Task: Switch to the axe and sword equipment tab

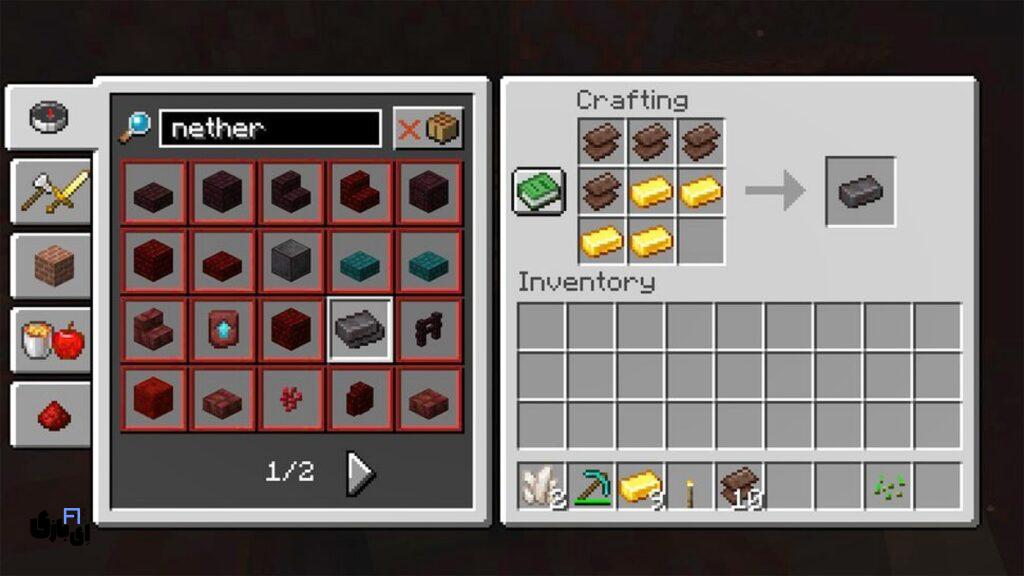Action: pos(52,191)
